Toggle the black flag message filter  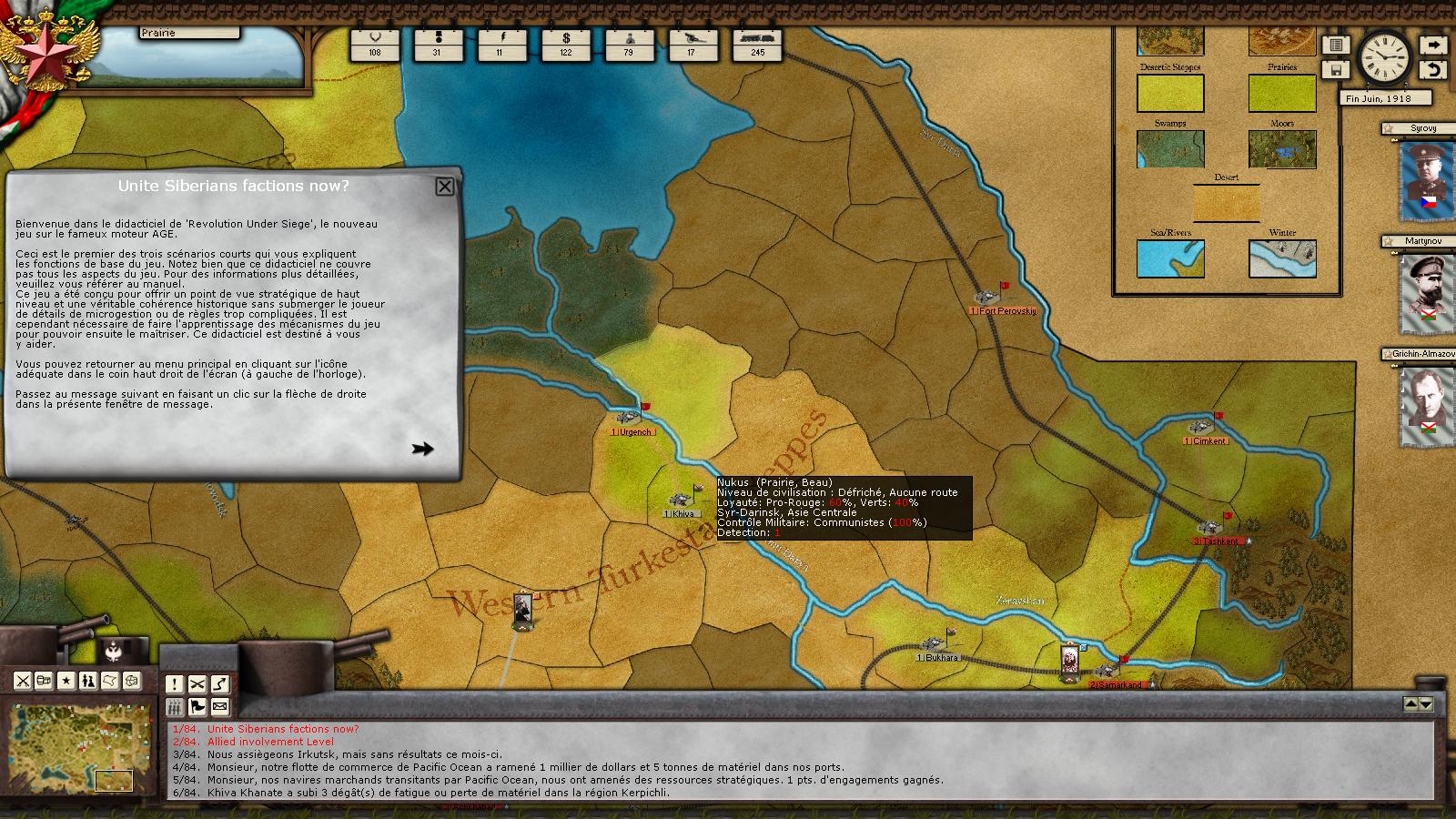pyautogui.click(x=197, y=707)
